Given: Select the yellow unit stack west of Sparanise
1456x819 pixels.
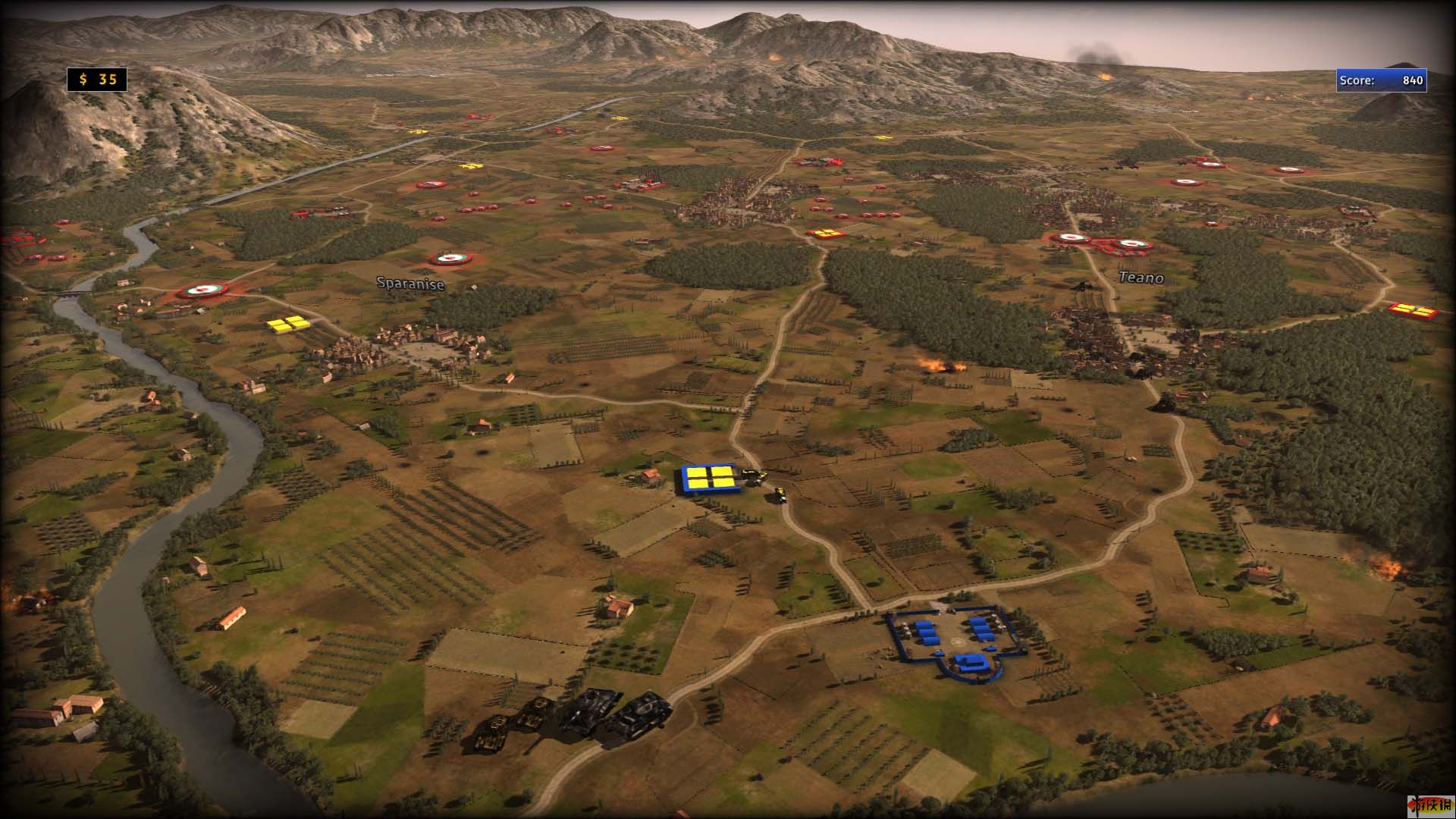Looking at the screenshot, I should (288, 324).
